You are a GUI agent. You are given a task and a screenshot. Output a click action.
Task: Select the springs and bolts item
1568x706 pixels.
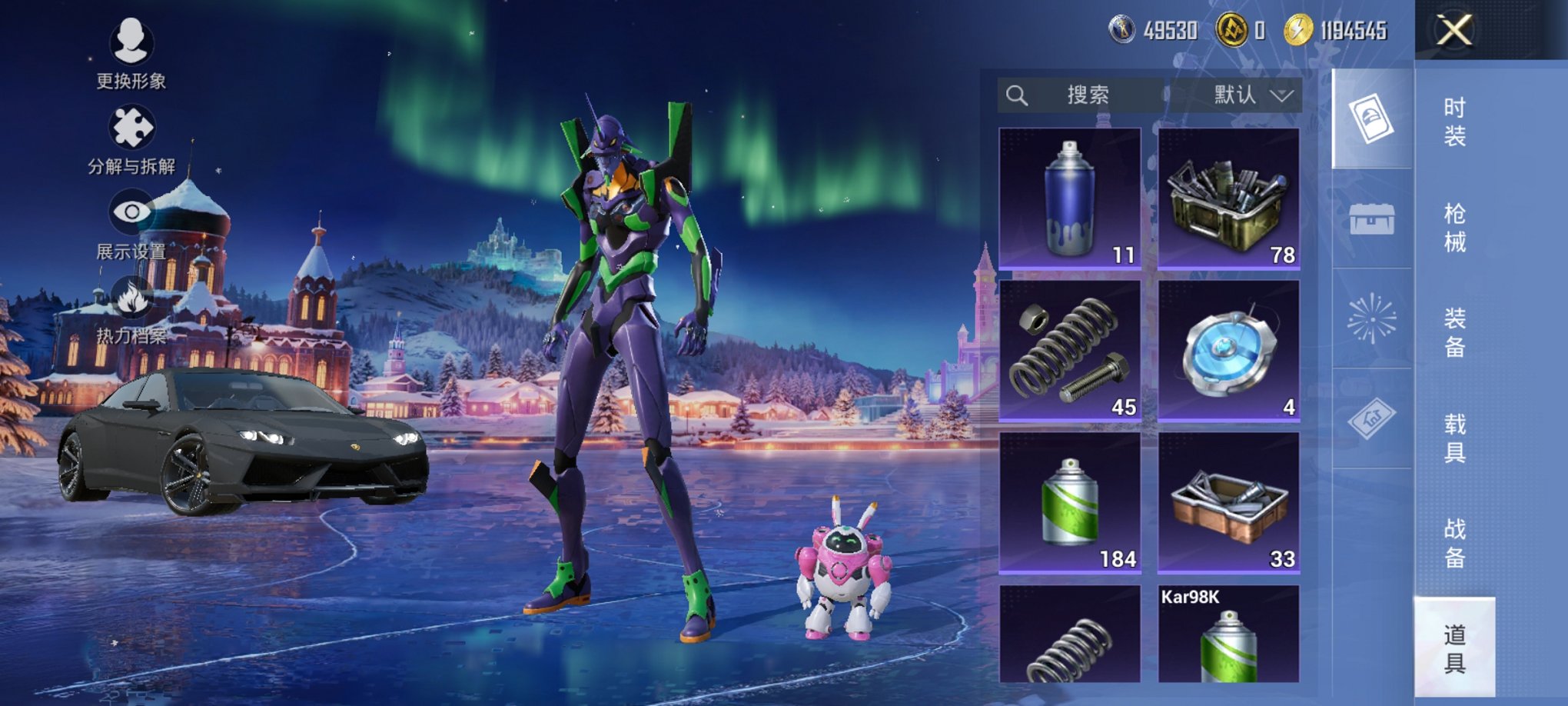[x=1070, y=351]
